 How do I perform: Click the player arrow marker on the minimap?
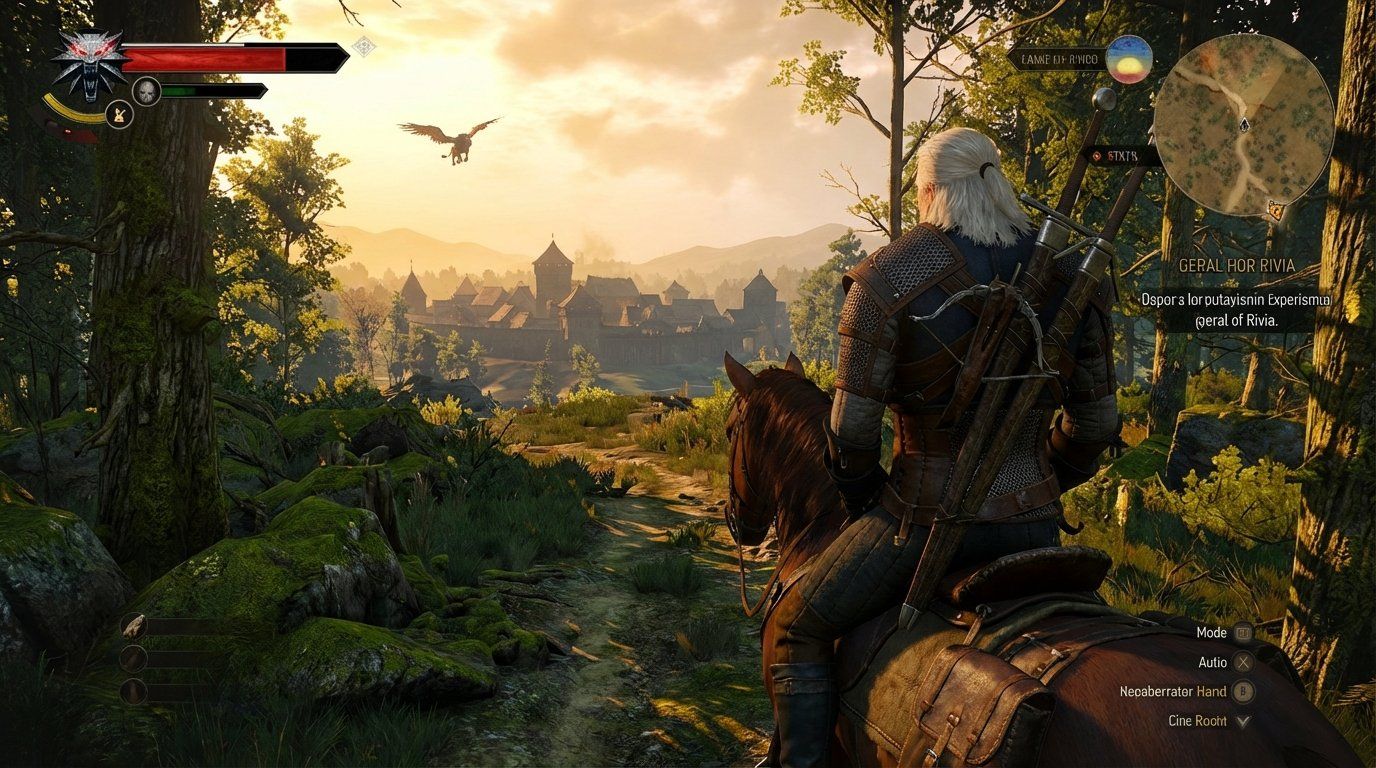coord(1244,124)
